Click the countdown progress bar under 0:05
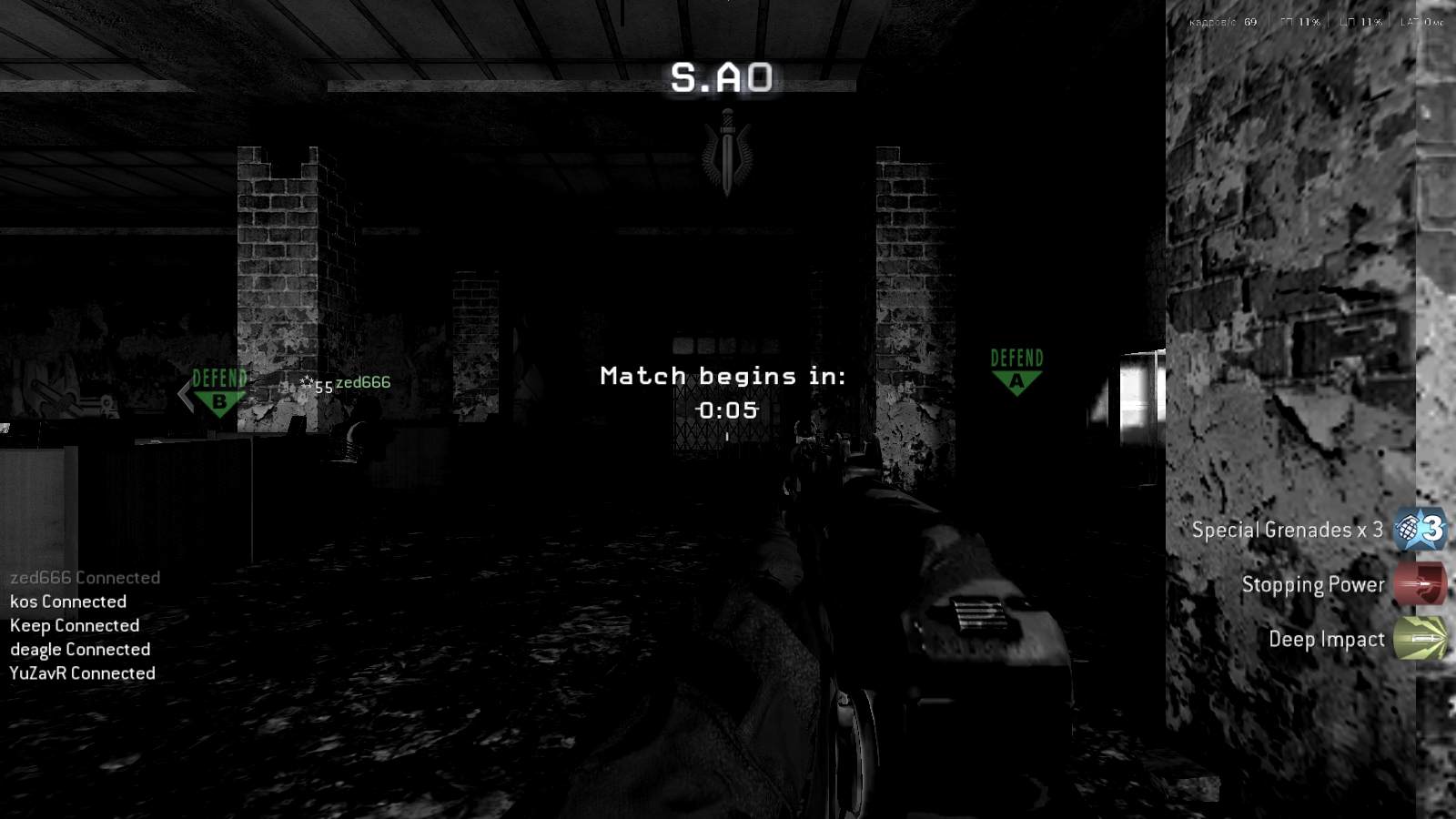 pos(728,435)
